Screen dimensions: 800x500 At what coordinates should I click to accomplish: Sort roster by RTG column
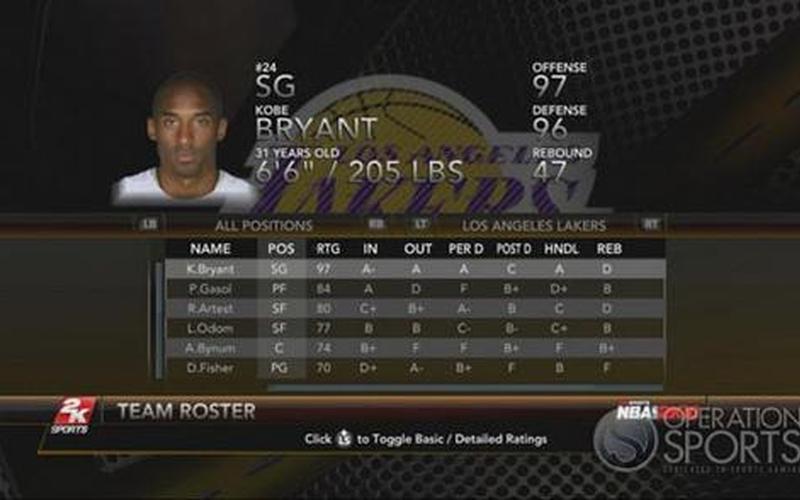(327, 248)
